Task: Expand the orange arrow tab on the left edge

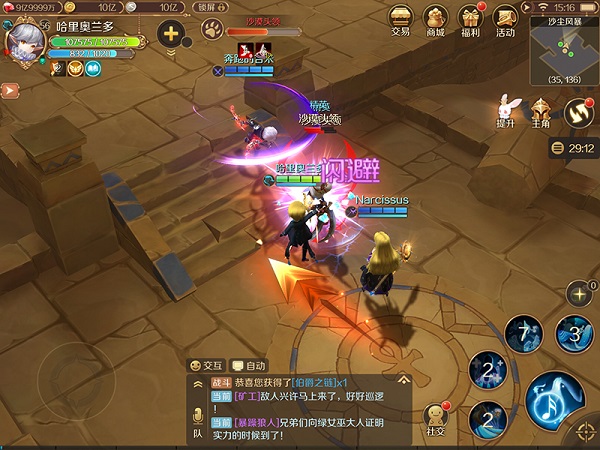Action: [9, 89]
